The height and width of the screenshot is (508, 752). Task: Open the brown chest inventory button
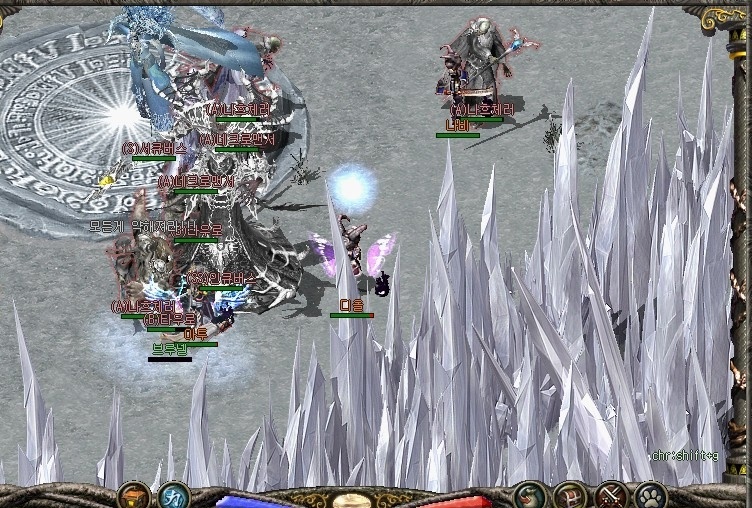coord(570,494)
